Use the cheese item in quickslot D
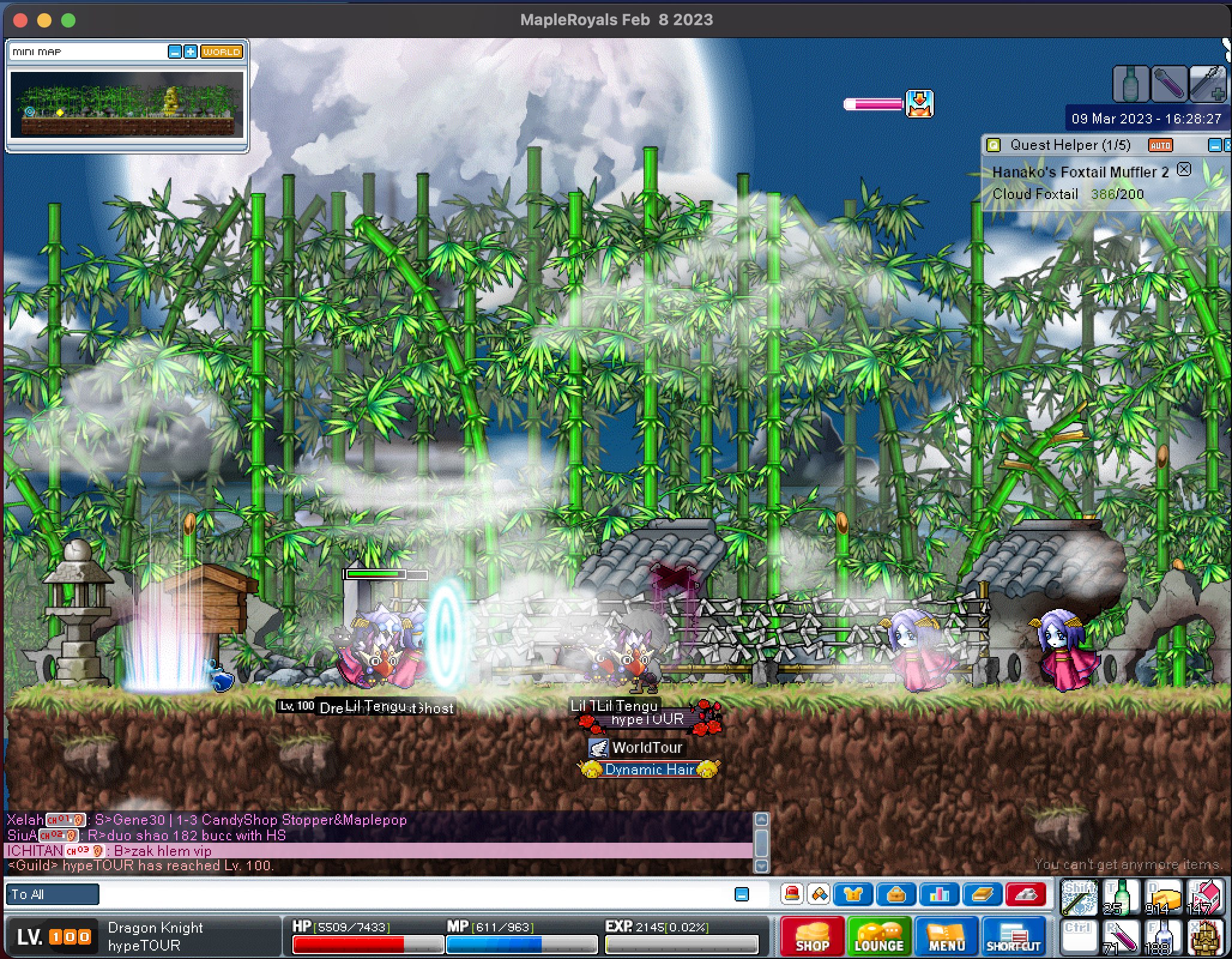 click(1162, 897)
